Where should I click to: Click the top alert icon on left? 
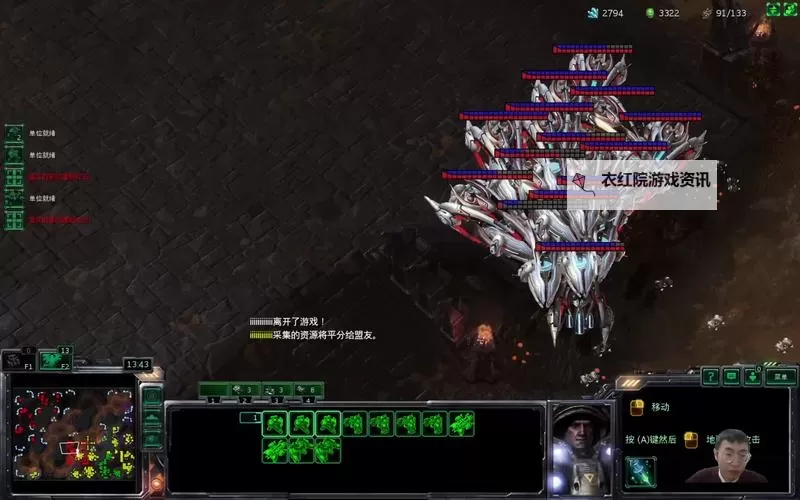click(14, 134)
